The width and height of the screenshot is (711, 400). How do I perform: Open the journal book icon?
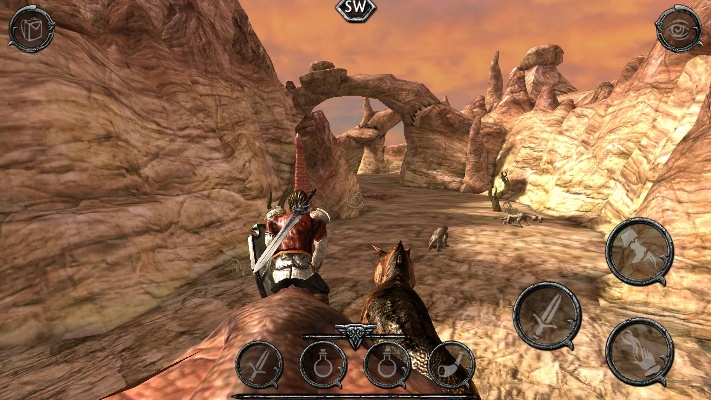(x=30, y=29)
